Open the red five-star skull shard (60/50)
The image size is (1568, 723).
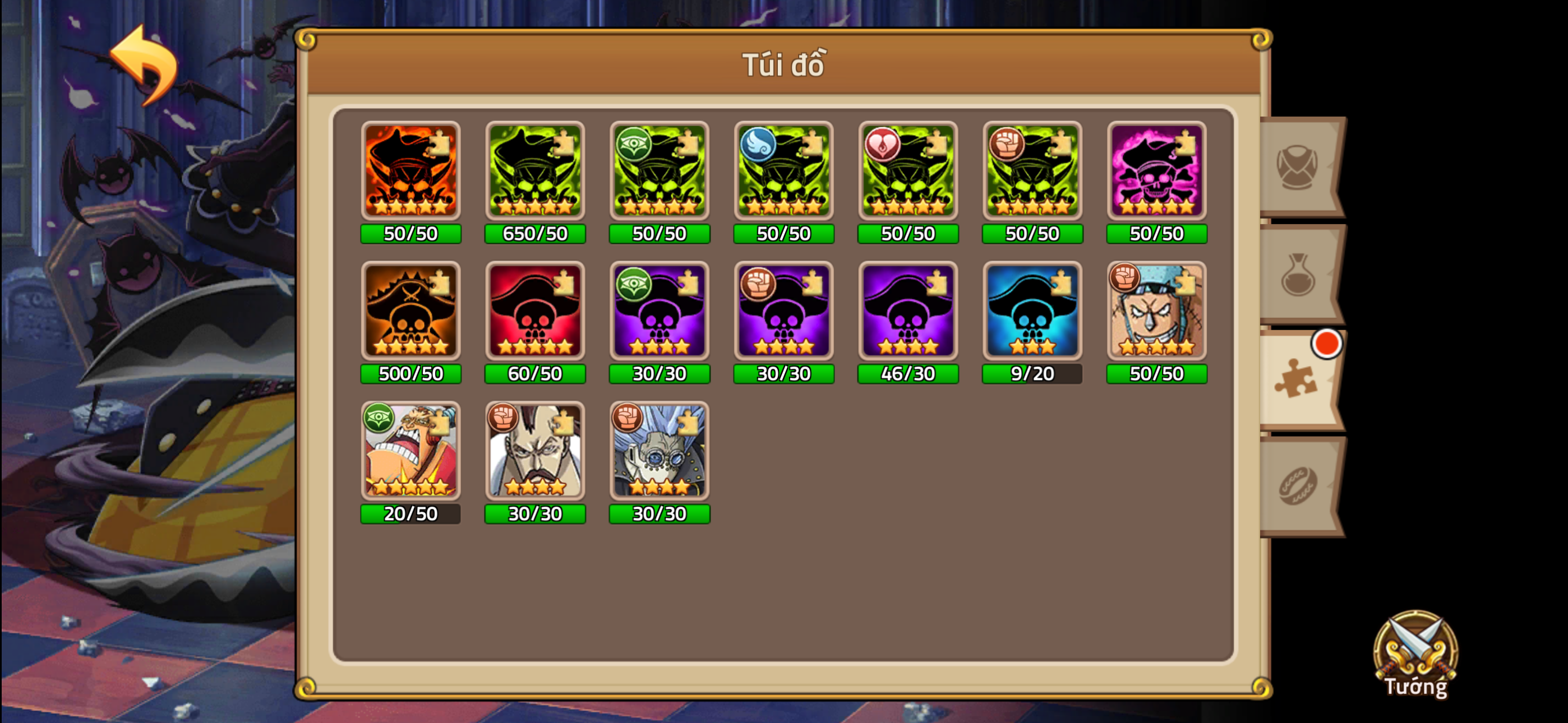[535, 312]
